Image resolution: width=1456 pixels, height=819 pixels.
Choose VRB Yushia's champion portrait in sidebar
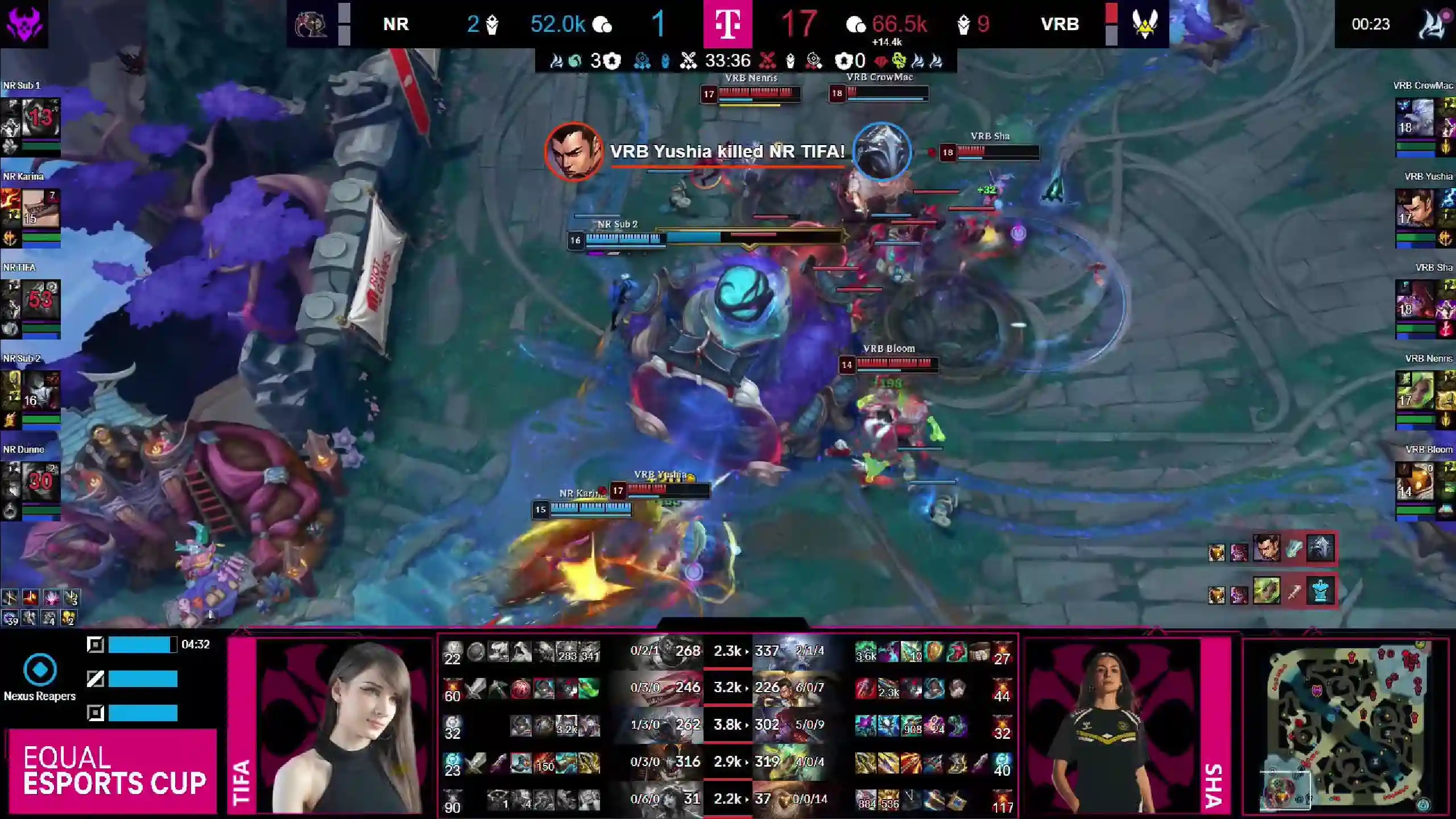pos(1414,209)
